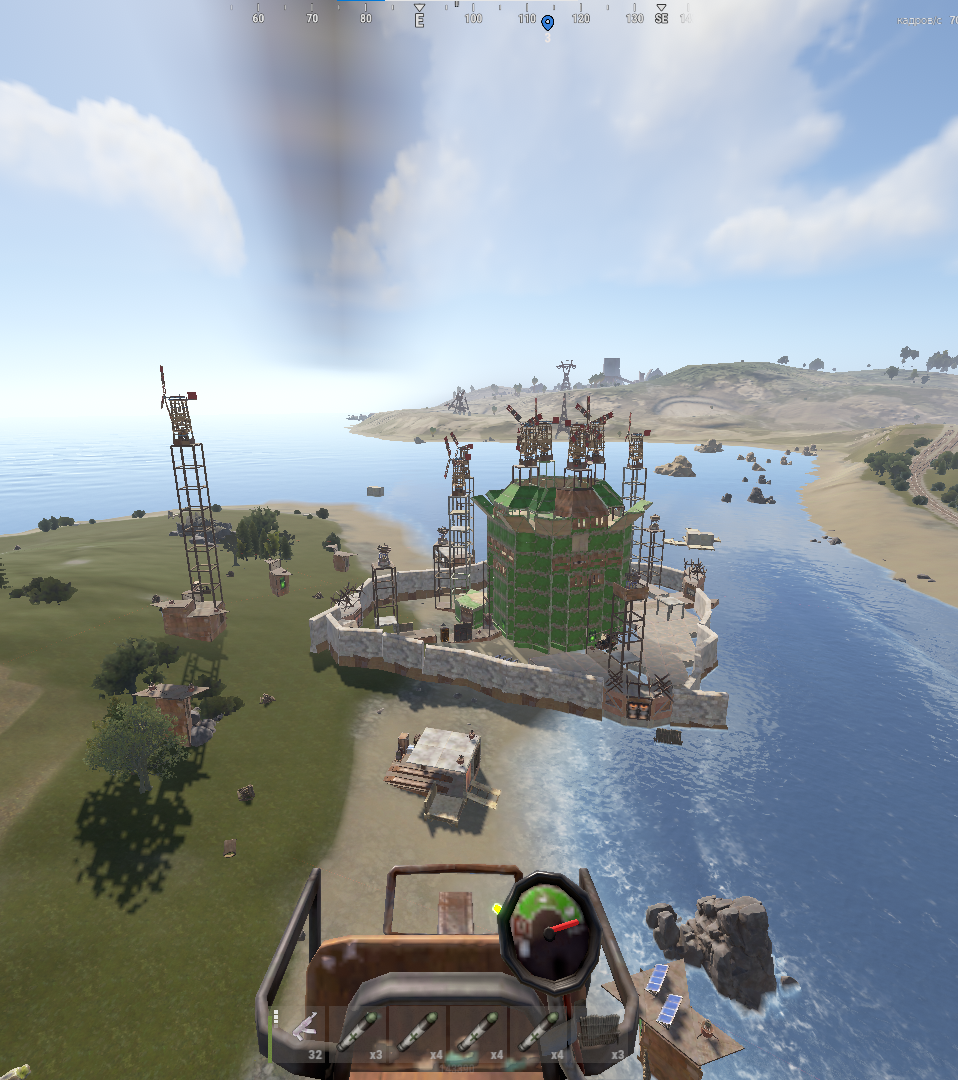Select the medical syringe stack of three
This screenshot has height=1080, width=958.
359,1034
